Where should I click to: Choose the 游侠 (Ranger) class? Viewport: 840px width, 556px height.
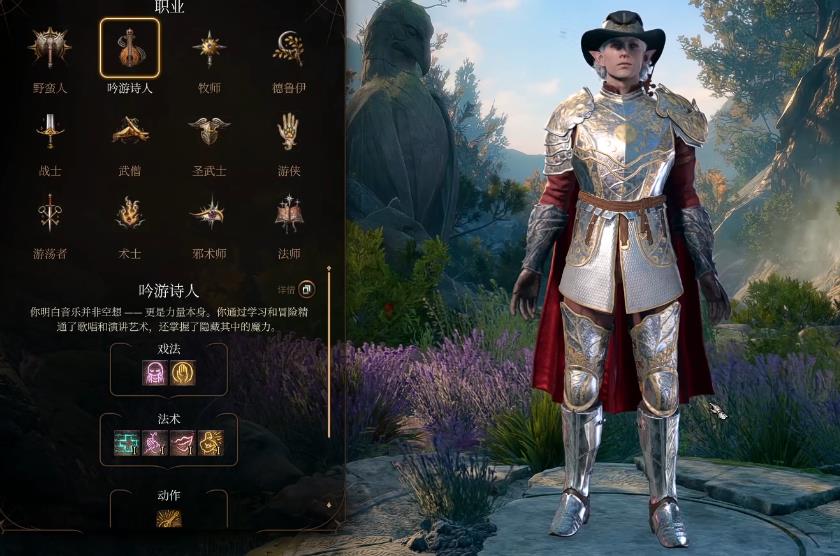pos(289,131)
